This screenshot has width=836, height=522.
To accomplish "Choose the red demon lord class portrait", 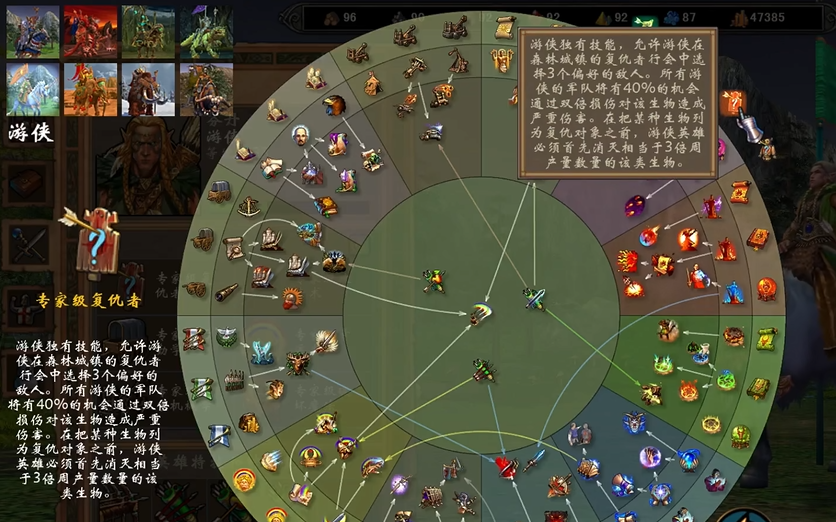I will tap(90, 31).
